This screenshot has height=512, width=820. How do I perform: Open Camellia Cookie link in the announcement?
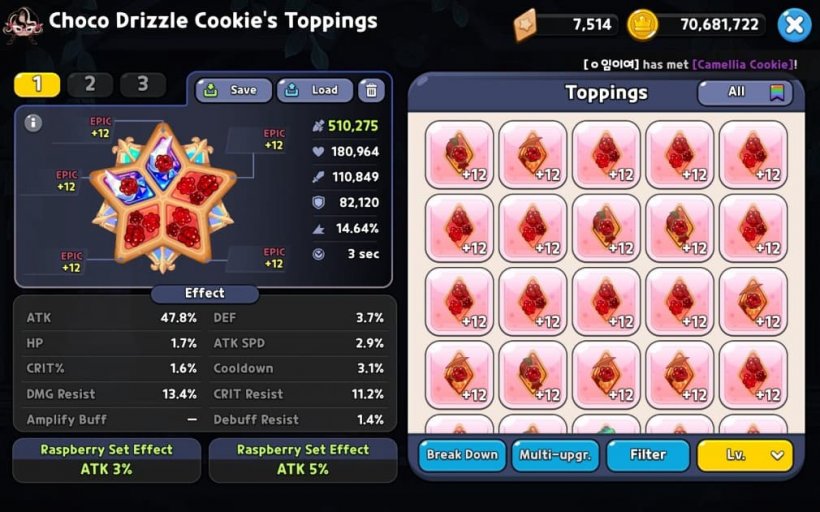click(x=741, y=64)
